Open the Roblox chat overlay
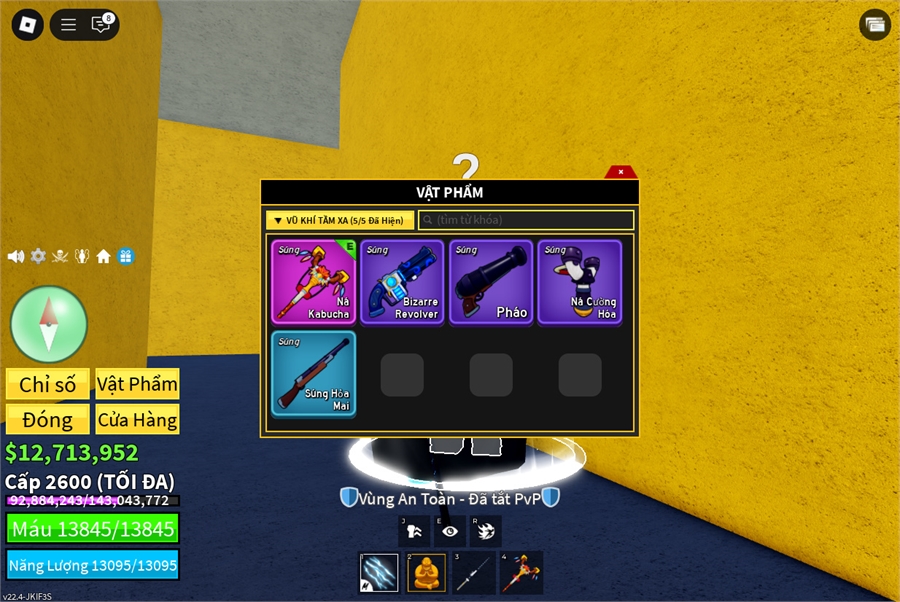 point(101,25)
